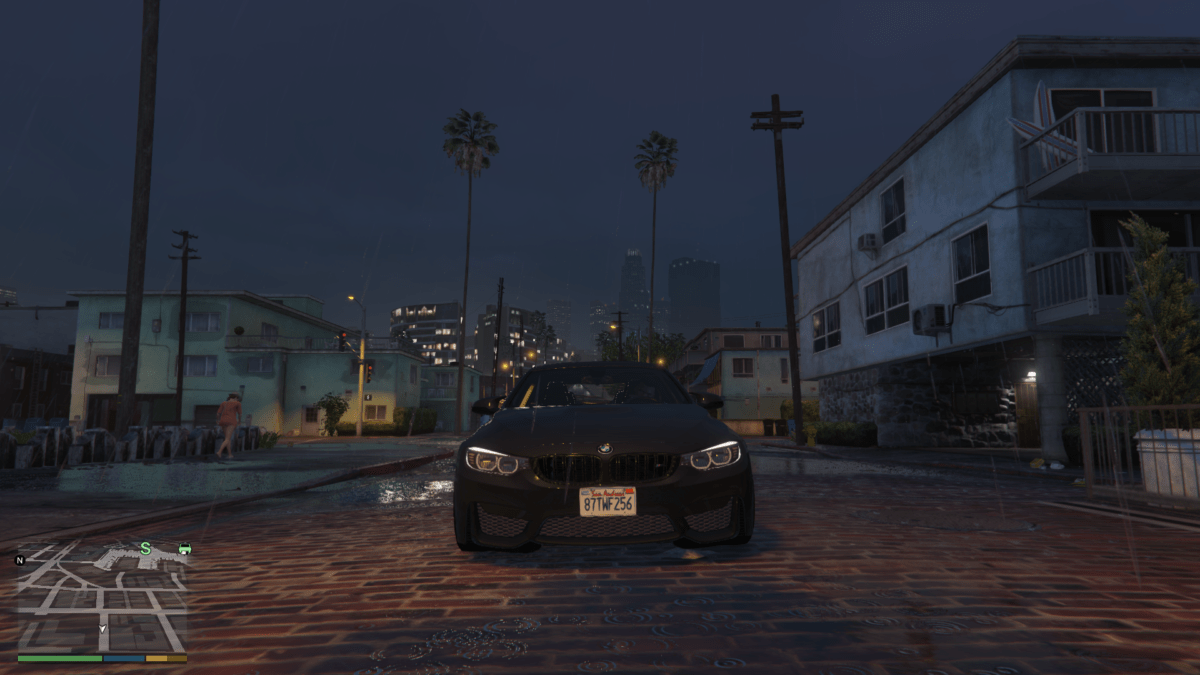
Task: Select the green S marker on minimap
Action: 145,548
